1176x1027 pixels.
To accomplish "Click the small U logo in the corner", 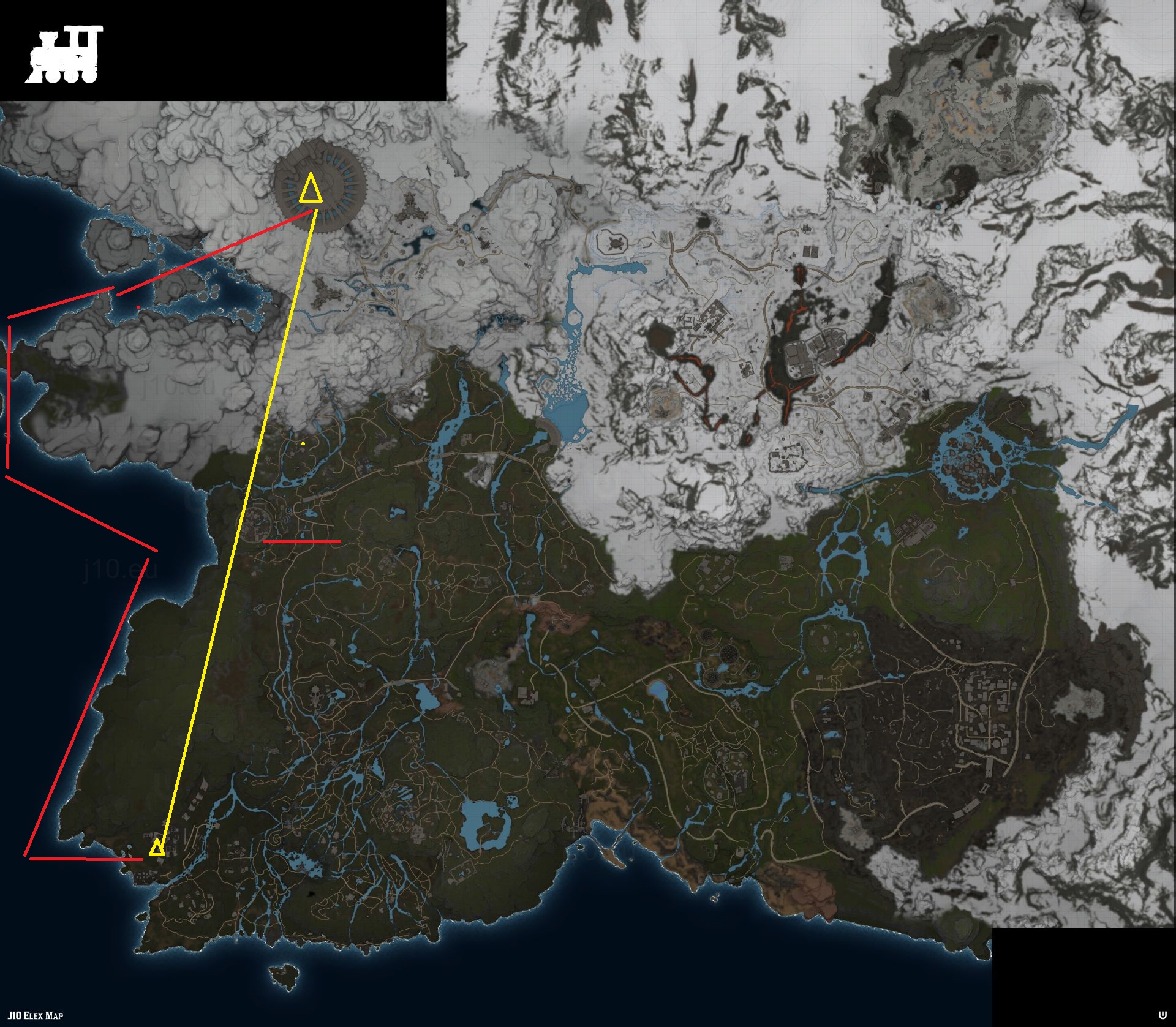I will pos(1162,1015).
